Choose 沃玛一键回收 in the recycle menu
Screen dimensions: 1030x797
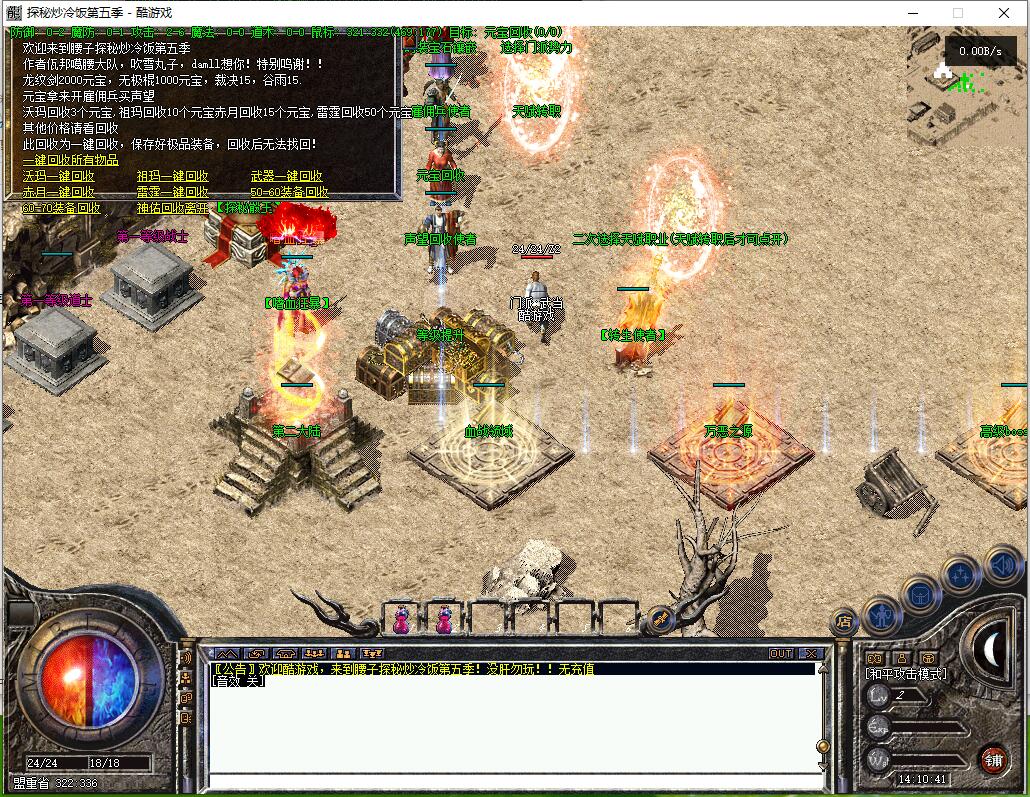(x=59, y=176)
